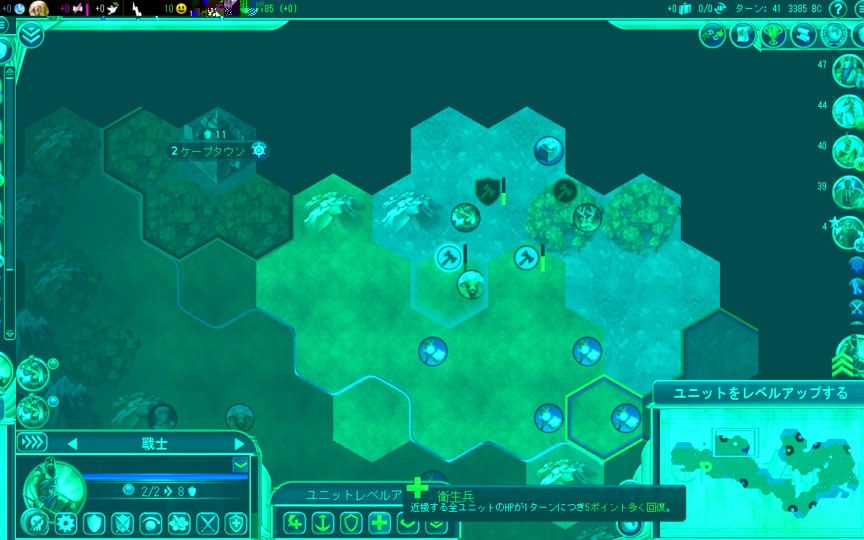This screenshot has width=864, height=540.
Task: Collapse the unit panel dropdown arrow
Action: [x=240, y=464]
